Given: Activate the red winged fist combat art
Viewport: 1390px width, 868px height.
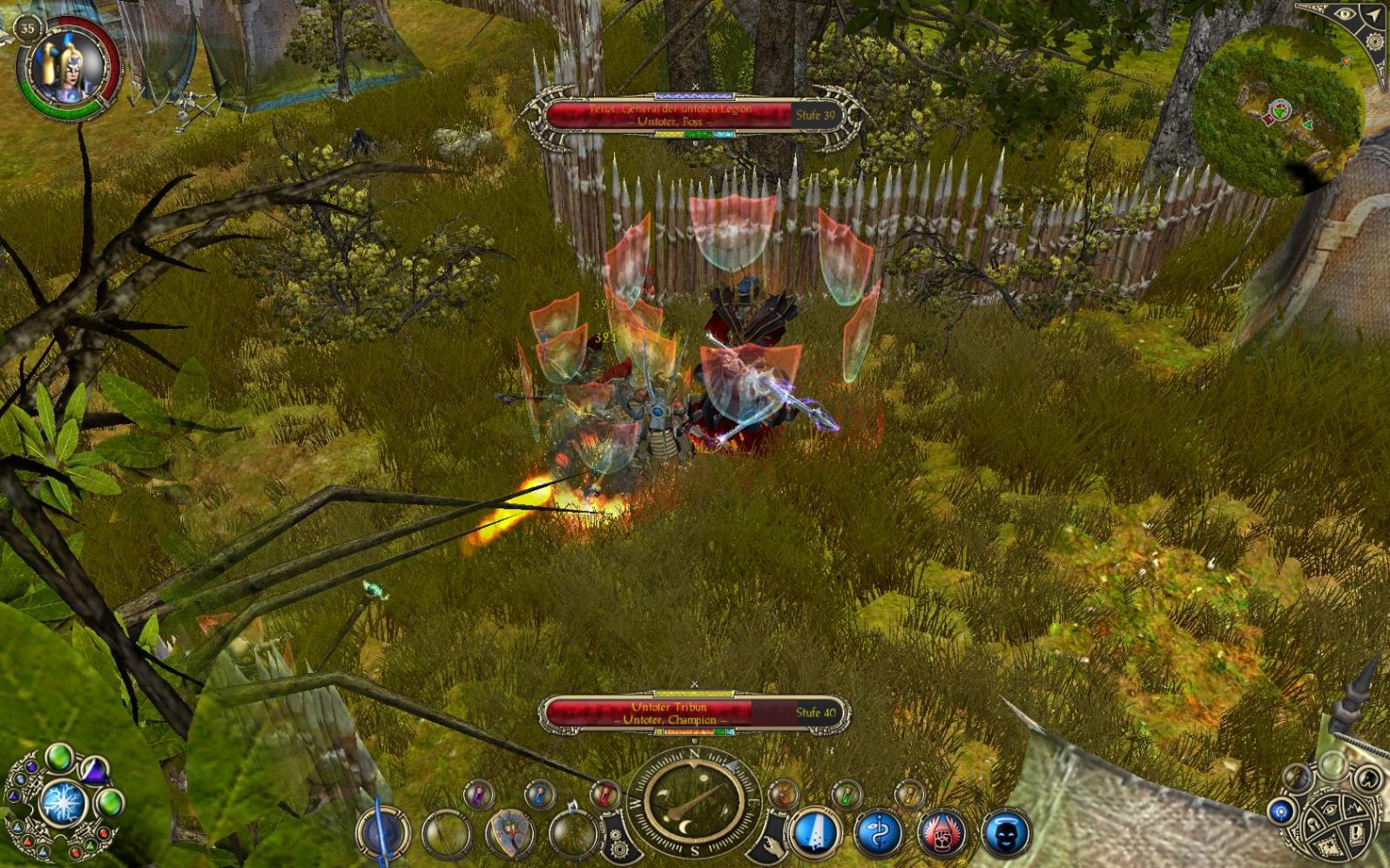Looking at the screenshot, I should click(942, 833).
